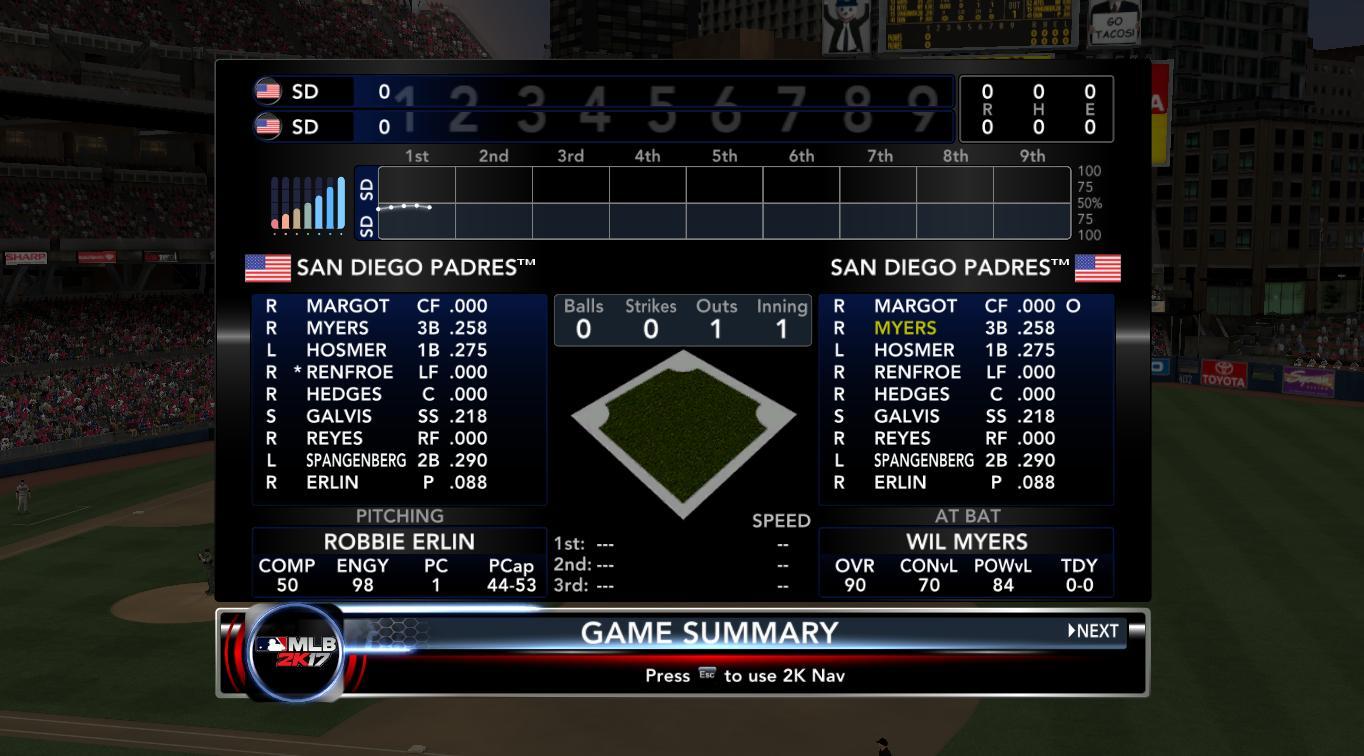Go to the NEXT summary page

(x=1093, y=631)
